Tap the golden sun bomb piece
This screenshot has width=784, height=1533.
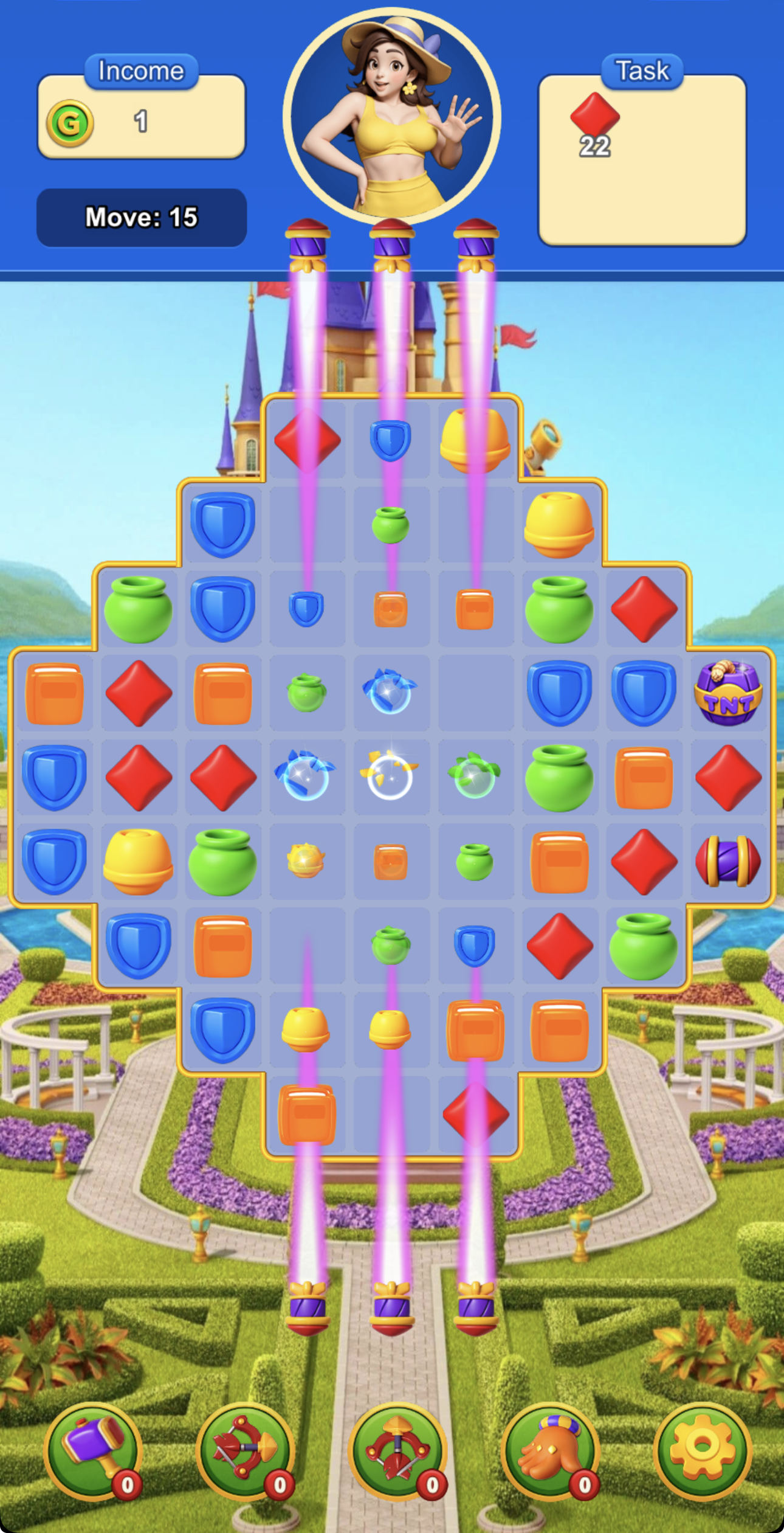[x=307, y=859]
